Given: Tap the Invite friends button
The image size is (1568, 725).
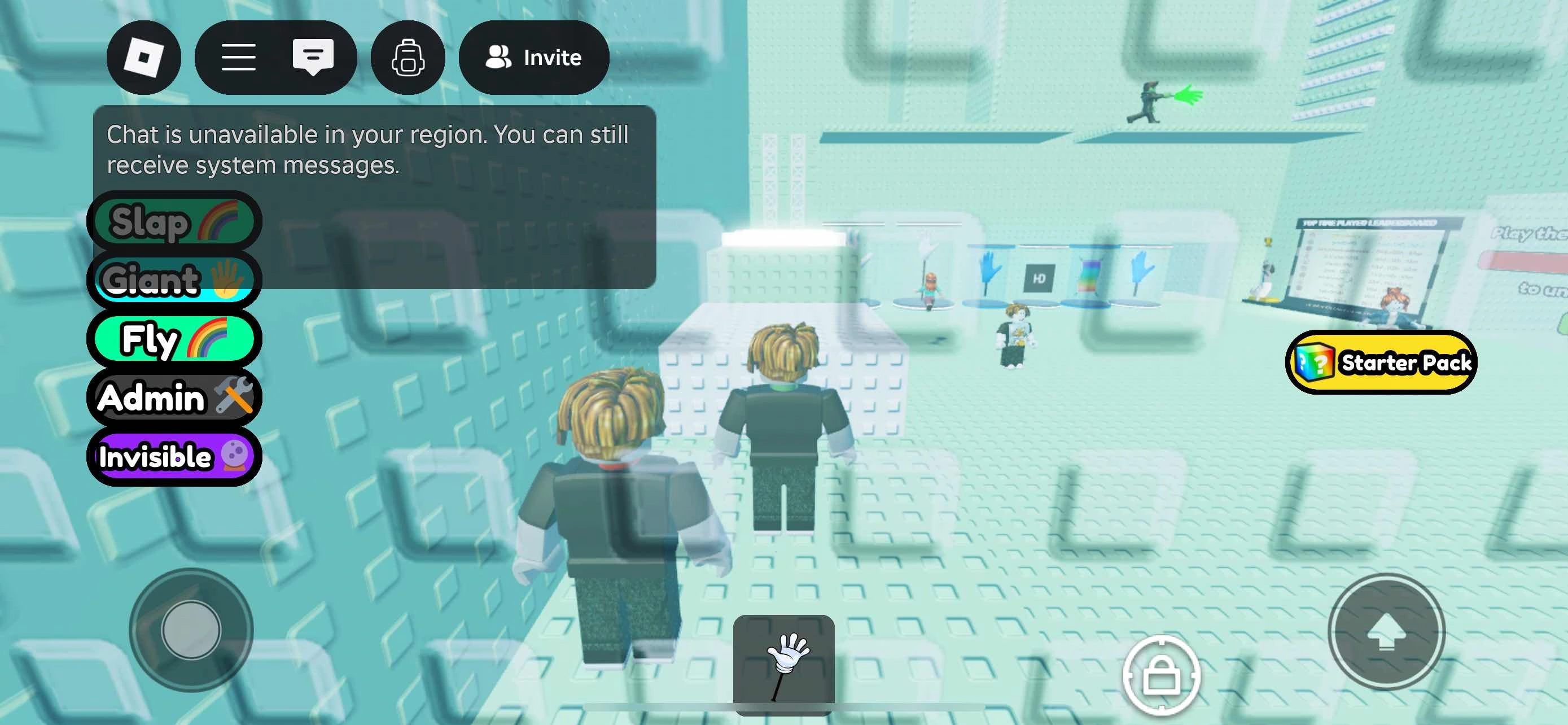Looking at the screenshot, I should pyautogui.click(x=534, y=58).
